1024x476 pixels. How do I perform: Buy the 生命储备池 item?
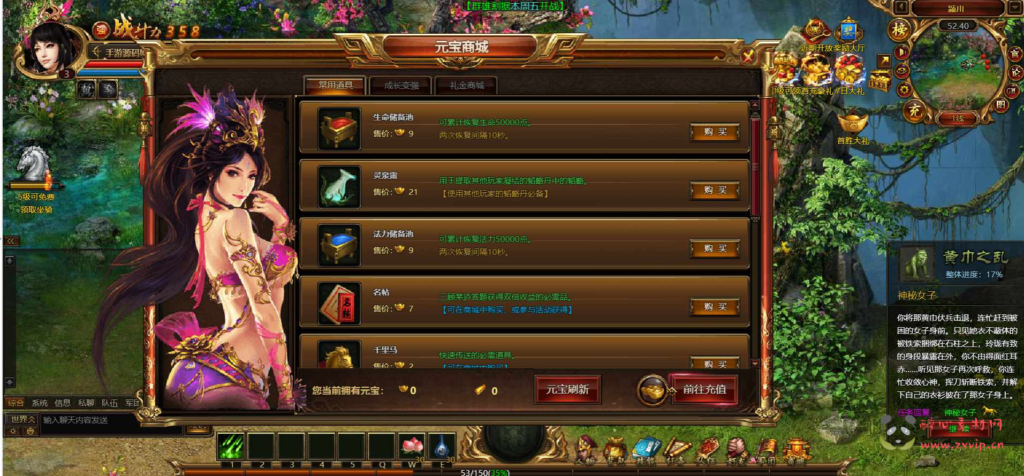(x=714, y=132)
